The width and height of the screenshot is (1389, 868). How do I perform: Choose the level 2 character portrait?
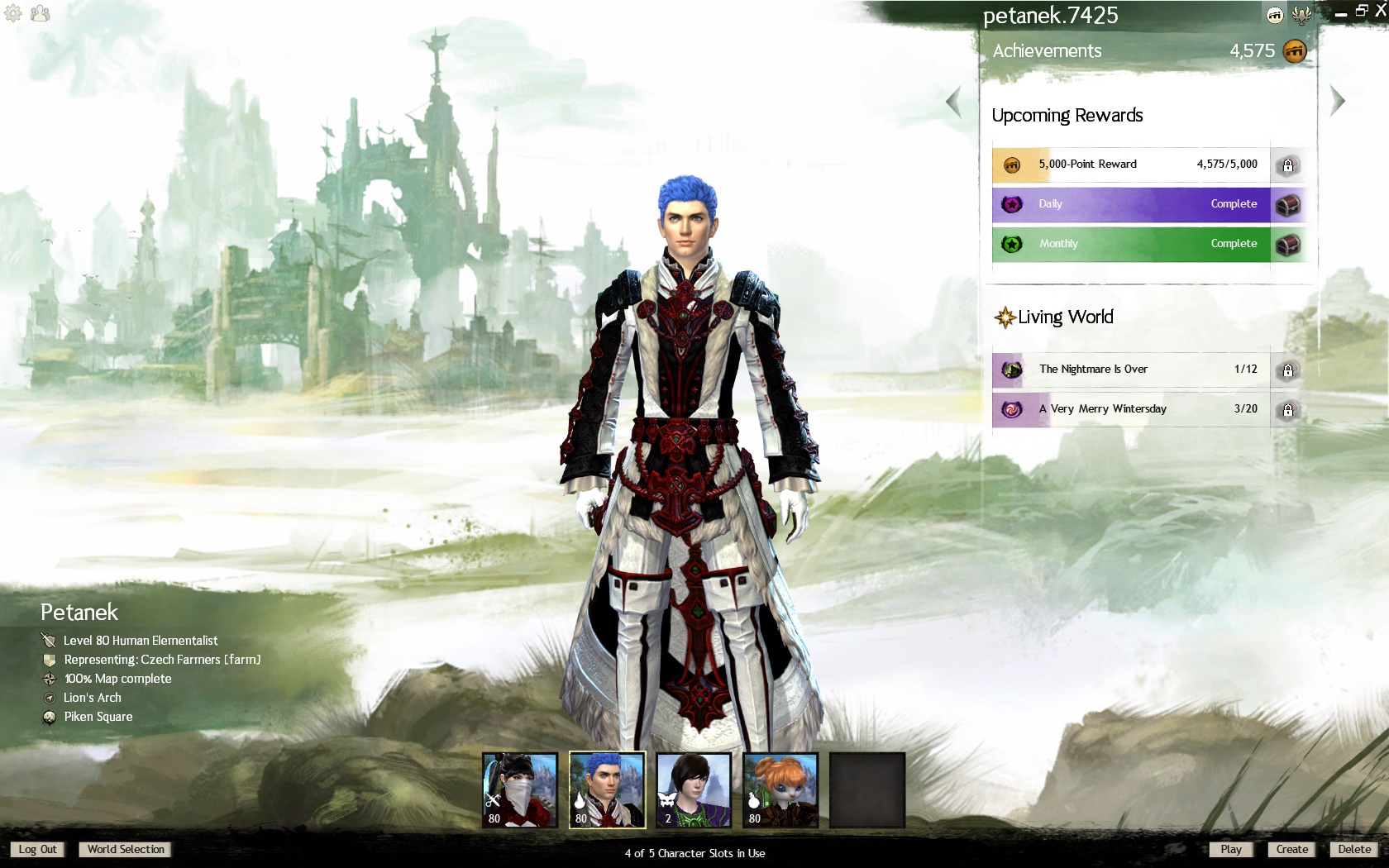[694, 789]
